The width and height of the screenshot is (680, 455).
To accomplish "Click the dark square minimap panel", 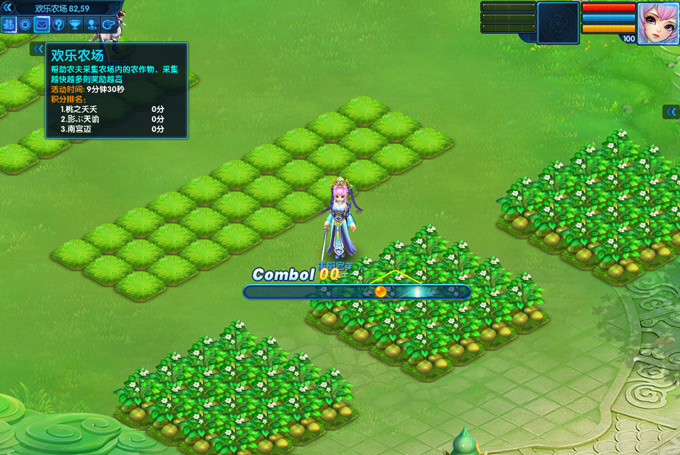I will click(558, 22).
